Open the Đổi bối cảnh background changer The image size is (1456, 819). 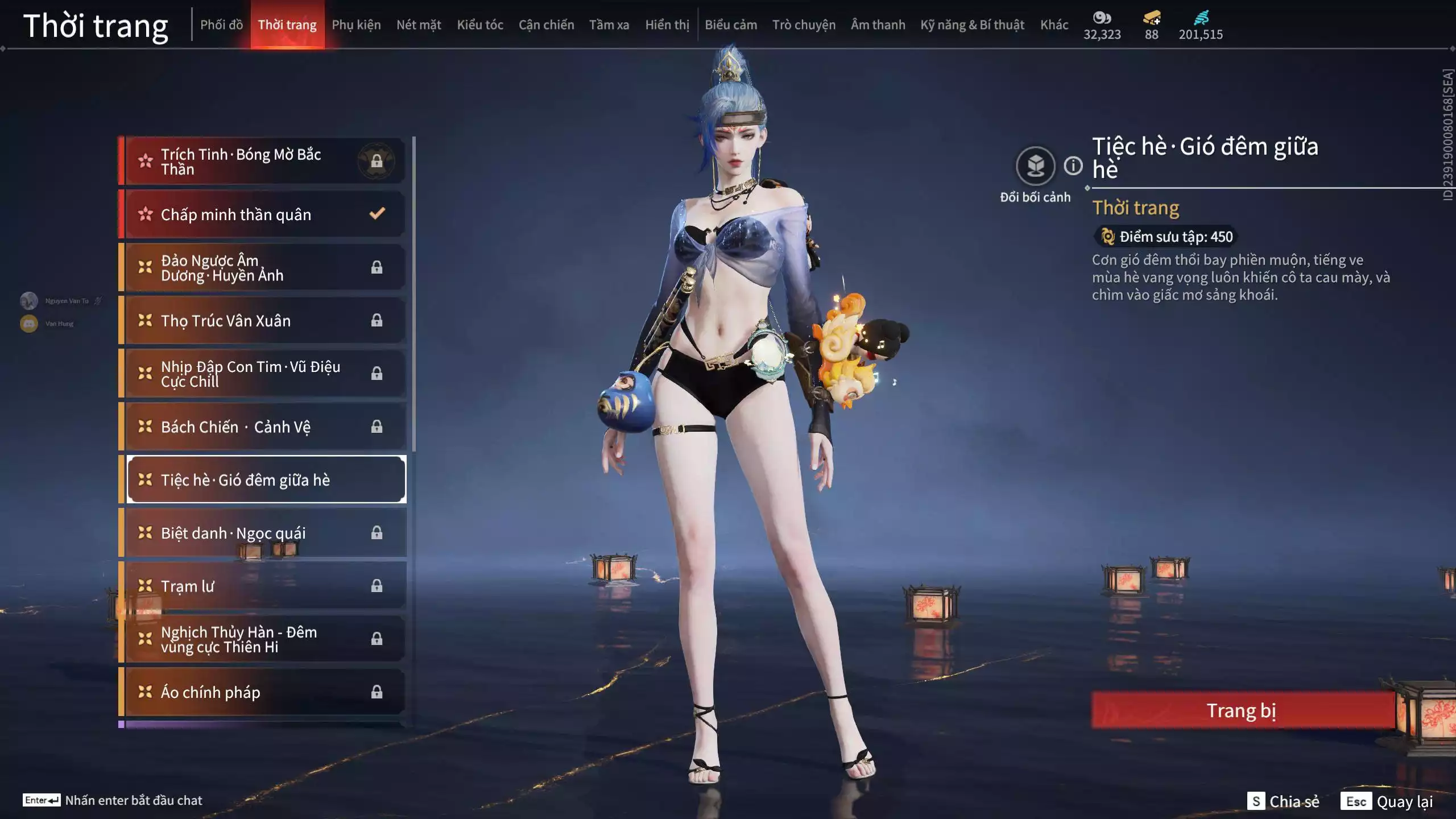(1036, 165)
